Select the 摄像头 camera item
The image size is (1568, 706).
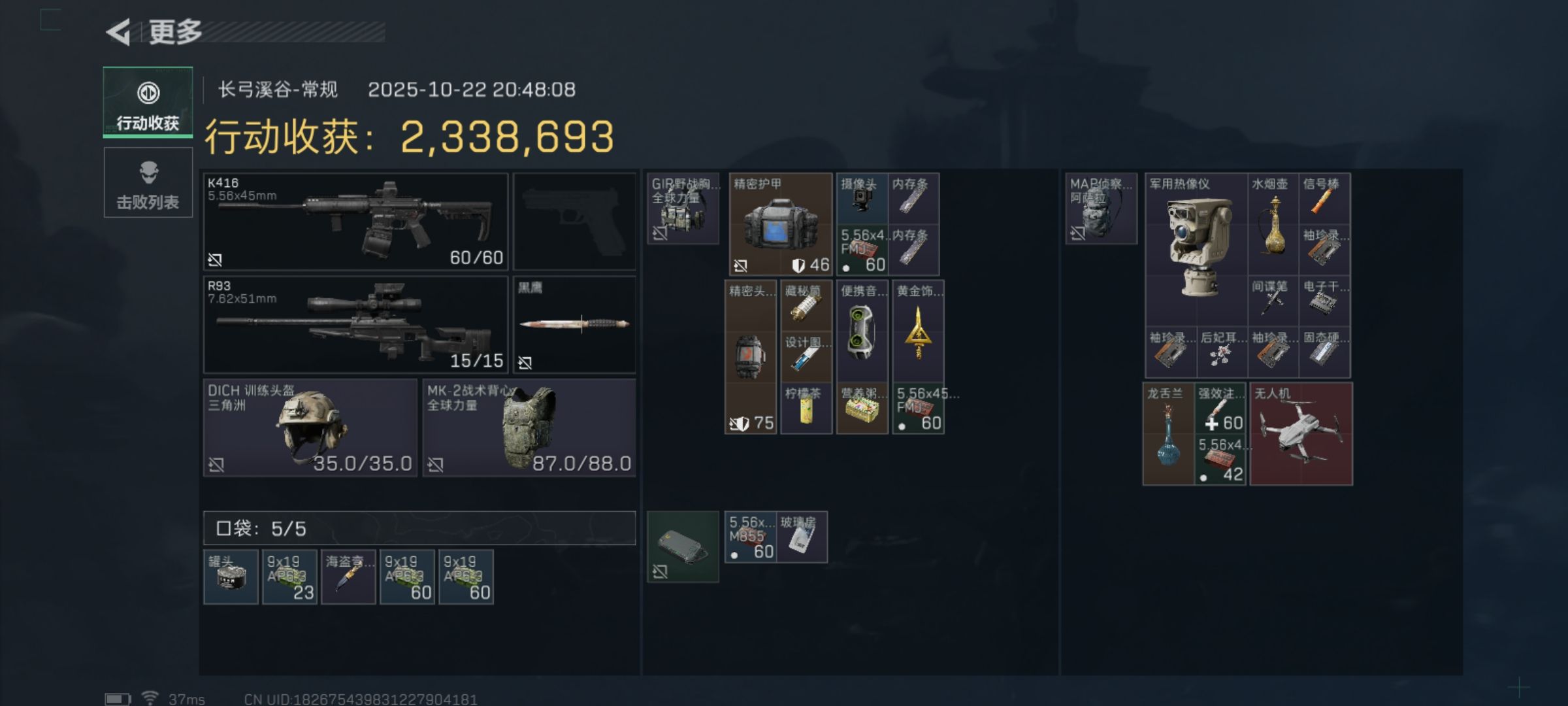(862, 198)
